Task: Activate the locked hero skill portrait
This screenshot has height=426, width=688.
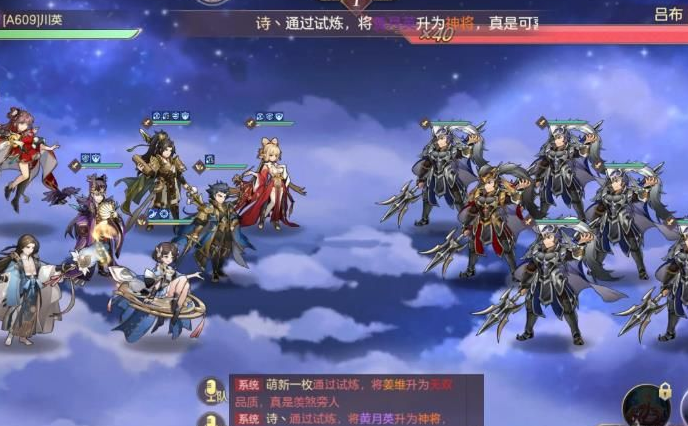Action: (647, 406)
